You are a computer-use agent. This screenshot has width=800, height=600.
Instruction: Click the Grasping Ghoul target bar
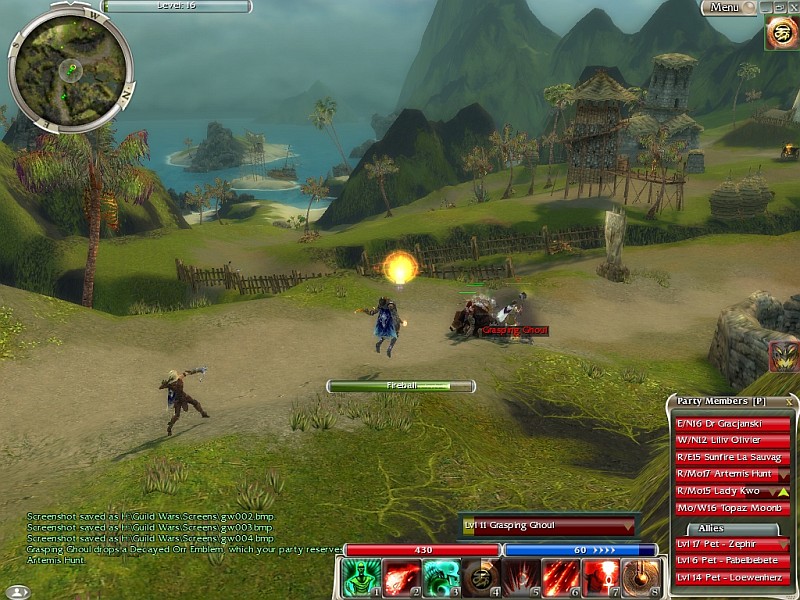click(548, 525)
